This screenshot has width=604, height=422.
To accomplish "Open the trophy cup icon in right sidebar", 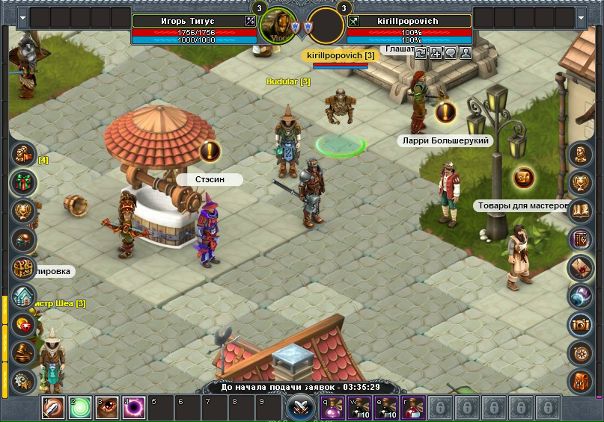I will (x=581, y=183).
